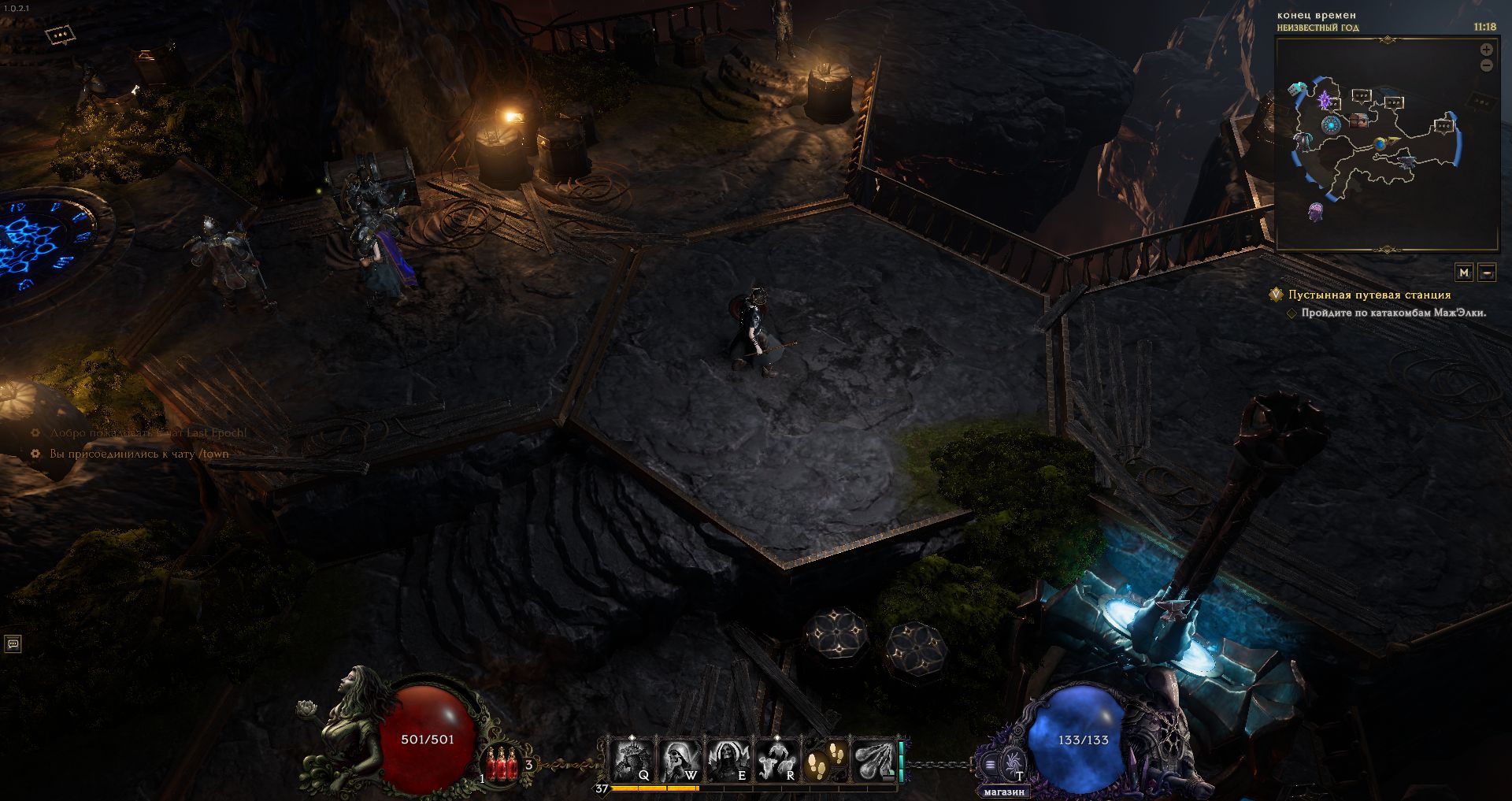Screen dimensions: 1512x801
Task: Trigger the R ghostly spirits skill
Action: (x=776, y=760)
